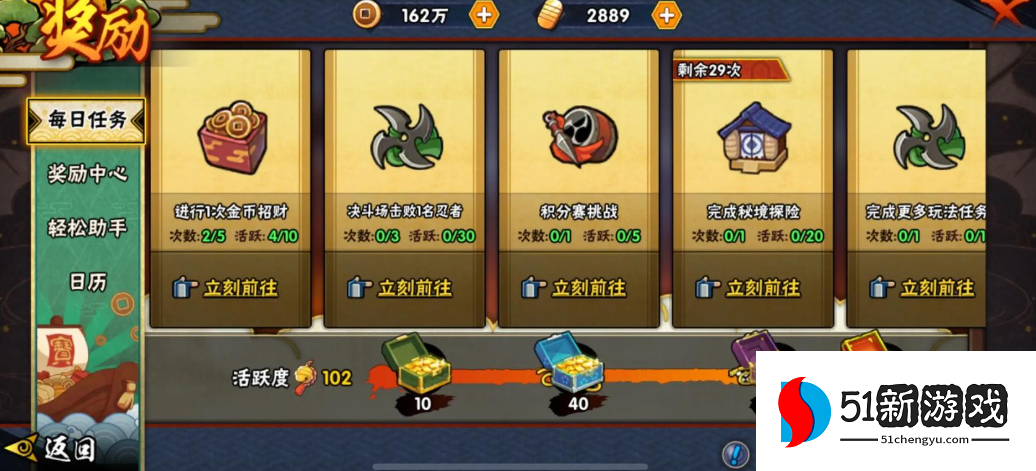The width and height of the screenshot is (1036, 471).
Task: Open the 奖励中心 tab
Action: [87, 173]
